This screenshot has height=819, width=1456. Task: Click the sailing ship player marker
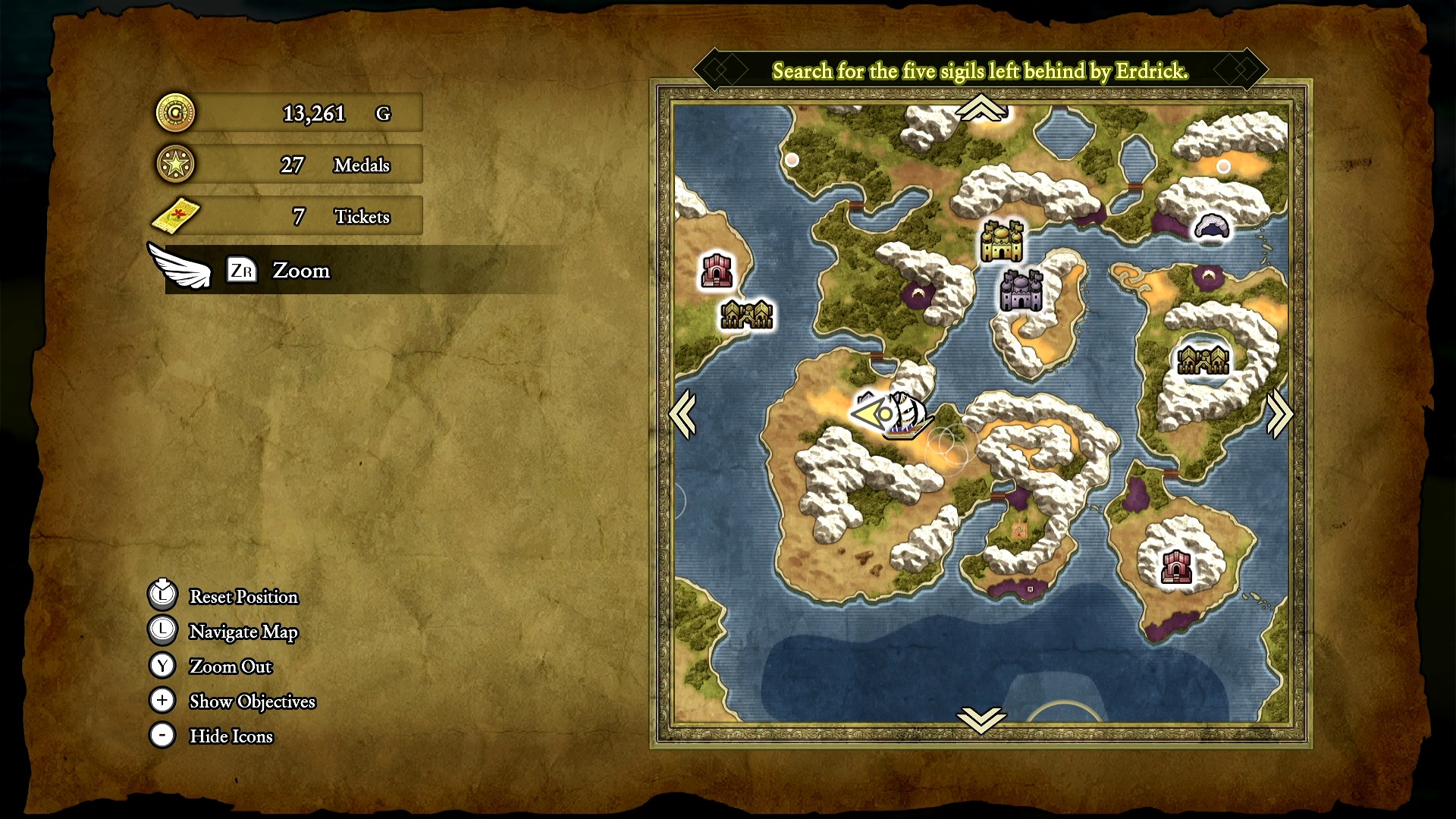pyautogui.click(x=908, y=417)
